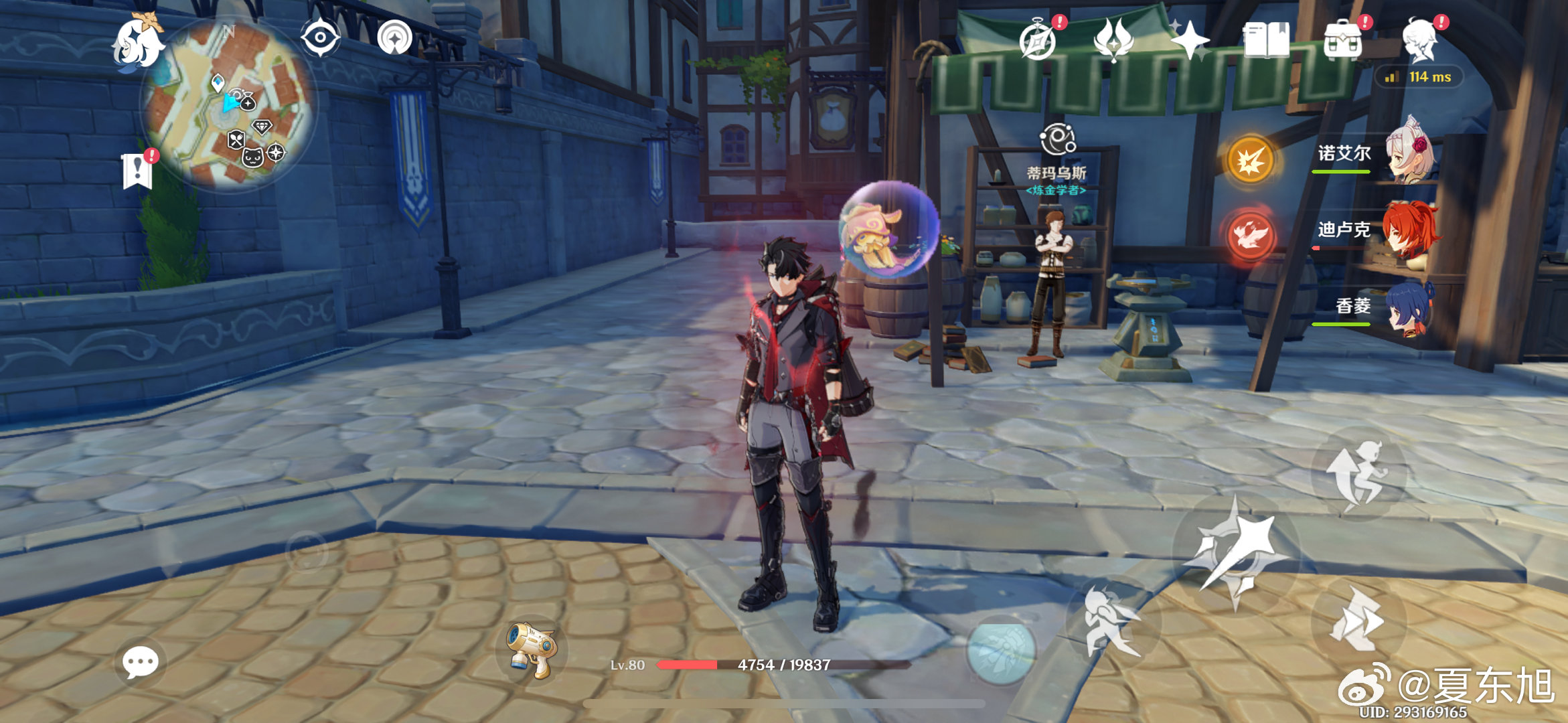
Task: Open the winged events icon
Action: tap(1113, 40)
